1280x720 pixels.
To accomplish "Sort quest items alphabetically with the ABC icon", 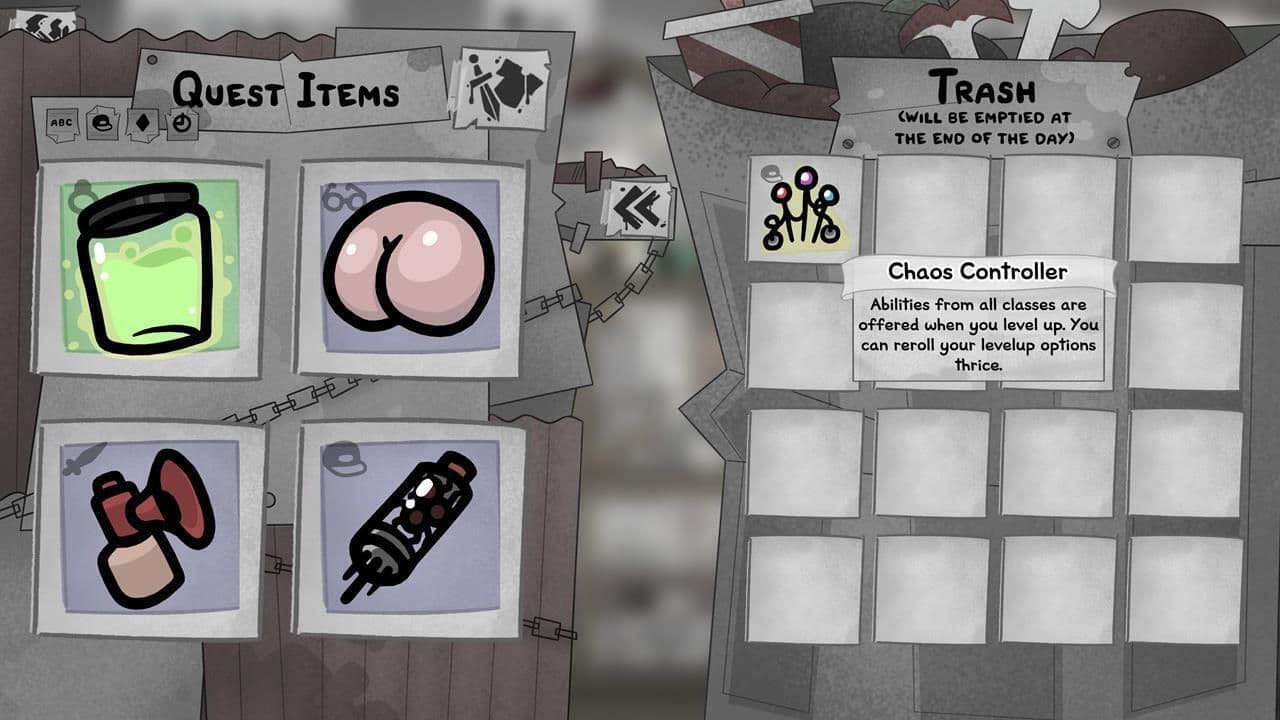I will pyautogui.click(x=62, y=122).
